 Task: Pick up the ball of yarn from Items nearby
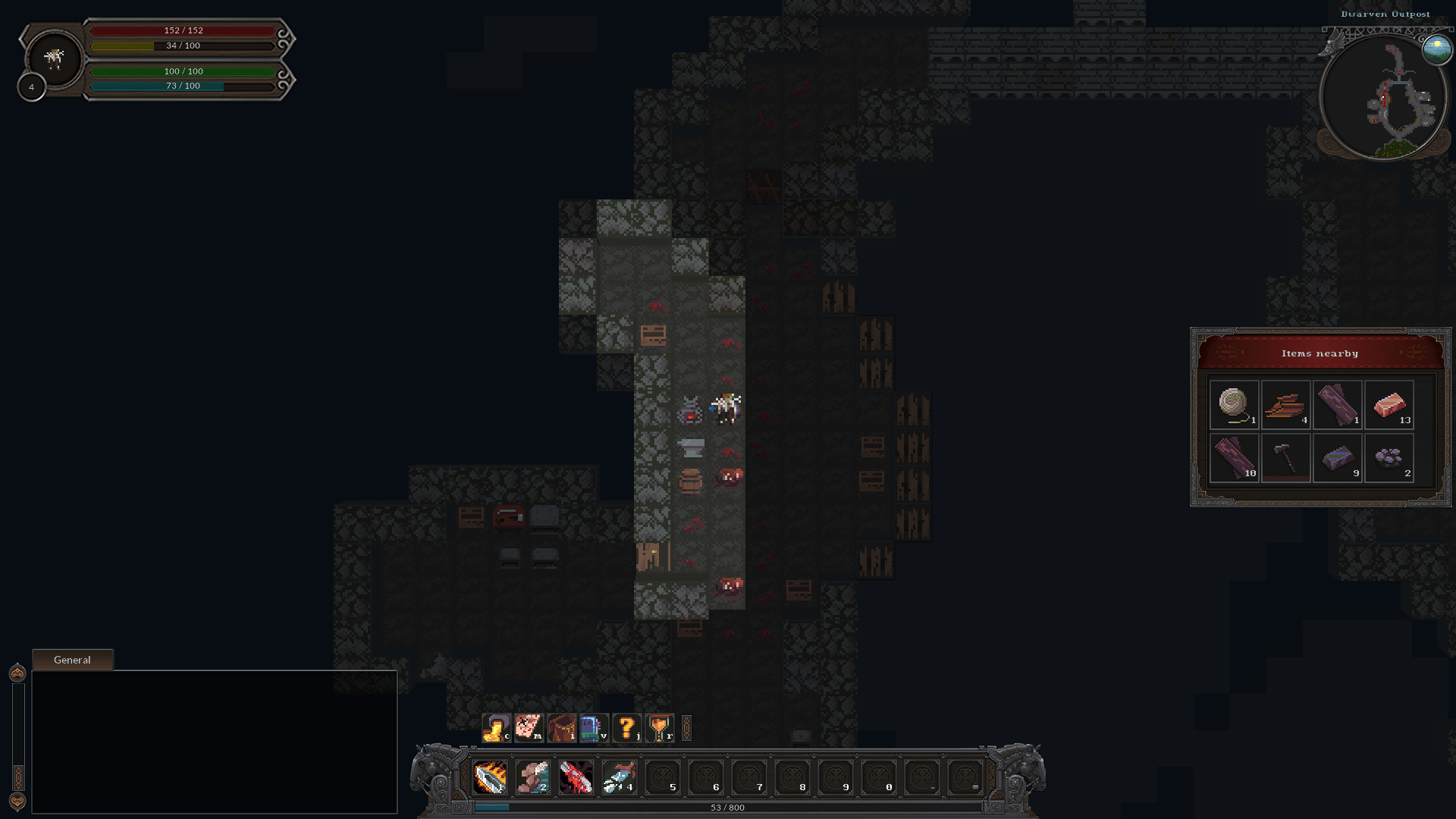coord(1235,404)
